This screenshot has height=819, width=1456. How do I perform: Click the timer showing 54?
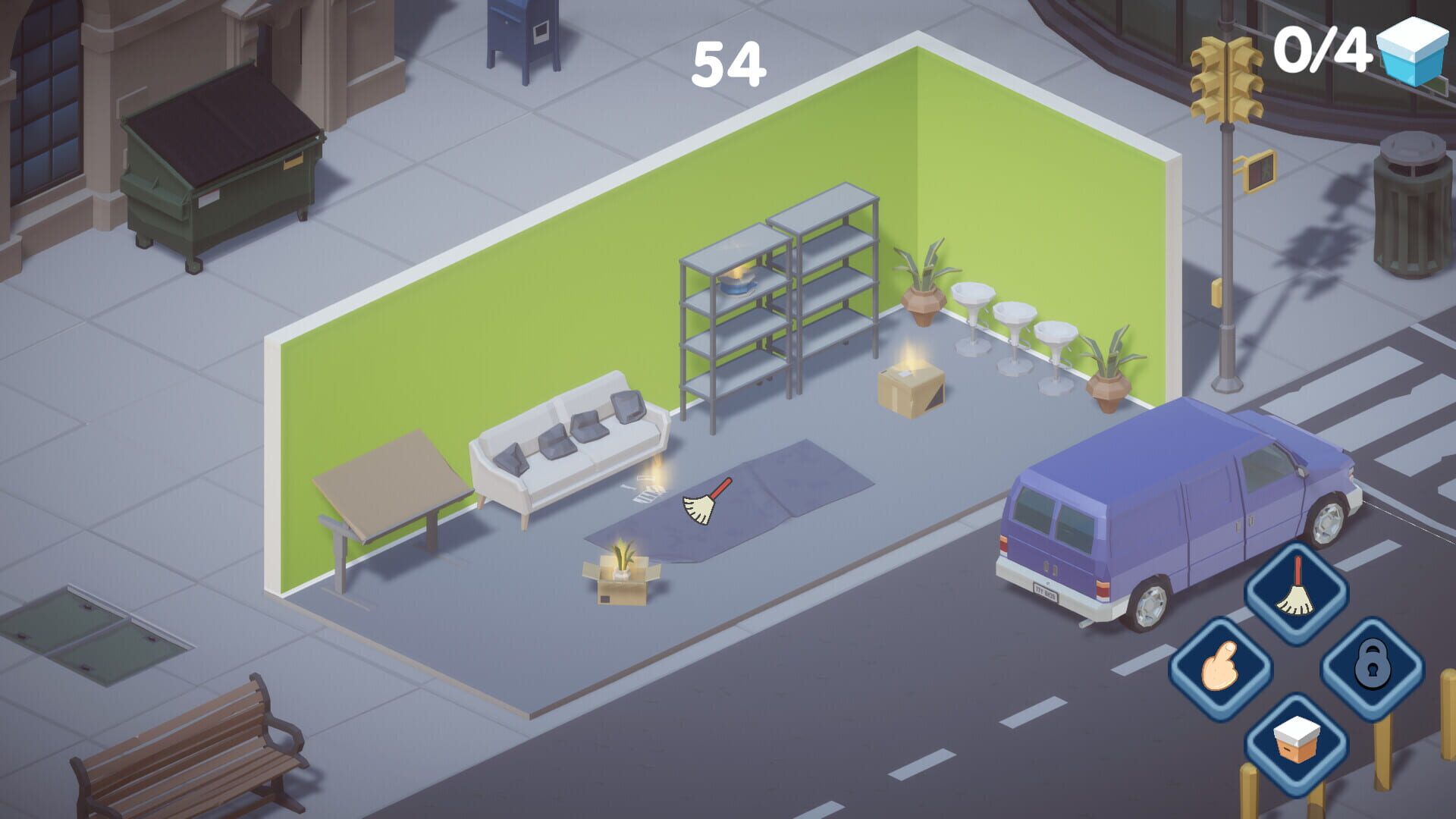tap(729, 62)
